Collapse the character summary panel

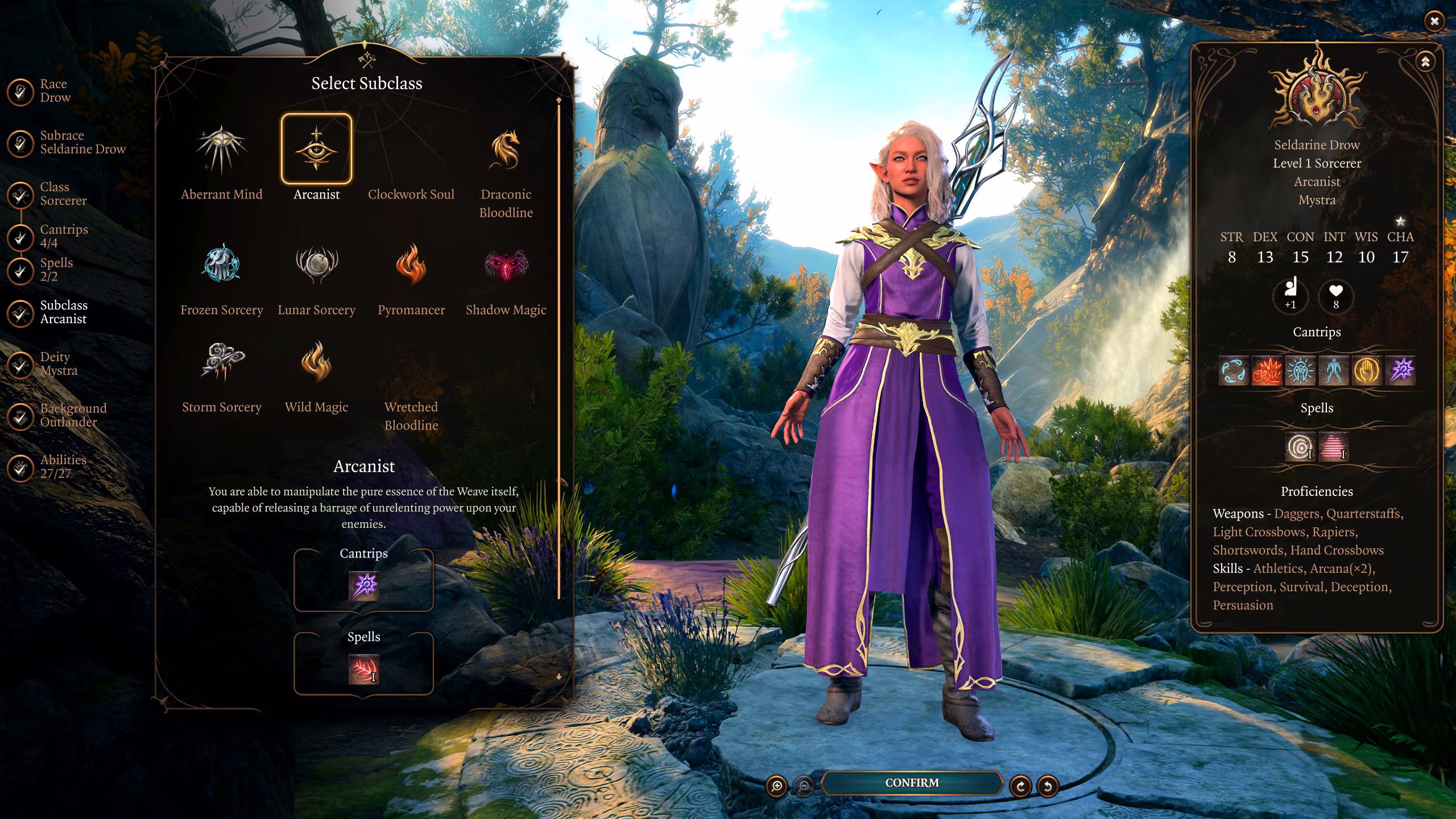(1425, 62)
